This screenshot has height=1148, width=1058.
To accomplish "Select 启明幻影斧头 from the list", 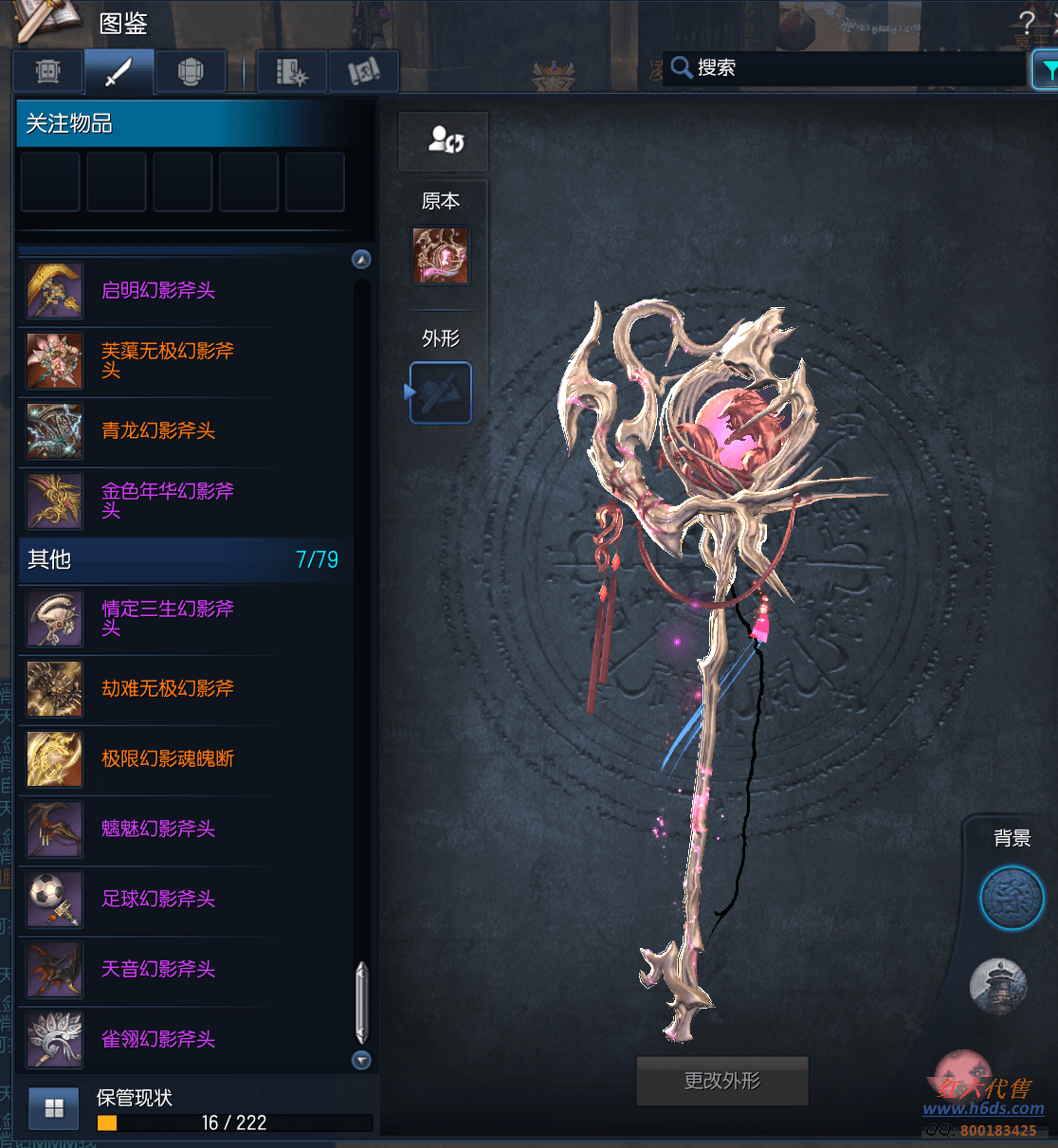I will [x=158, y=291].
